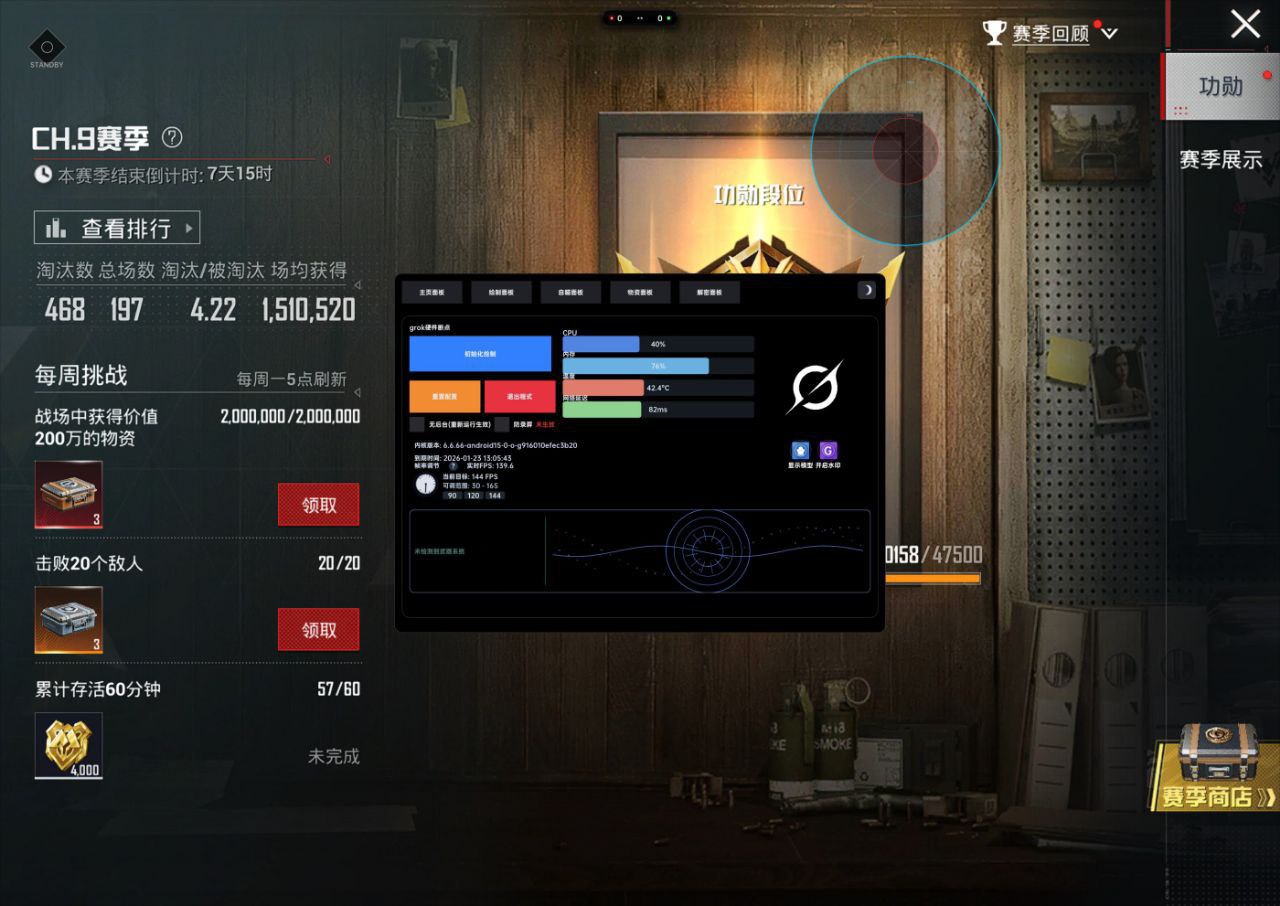1280x906 pixels.
Task: Inspect the crate reward under 击败20个敌人
Action: (69, 619)
